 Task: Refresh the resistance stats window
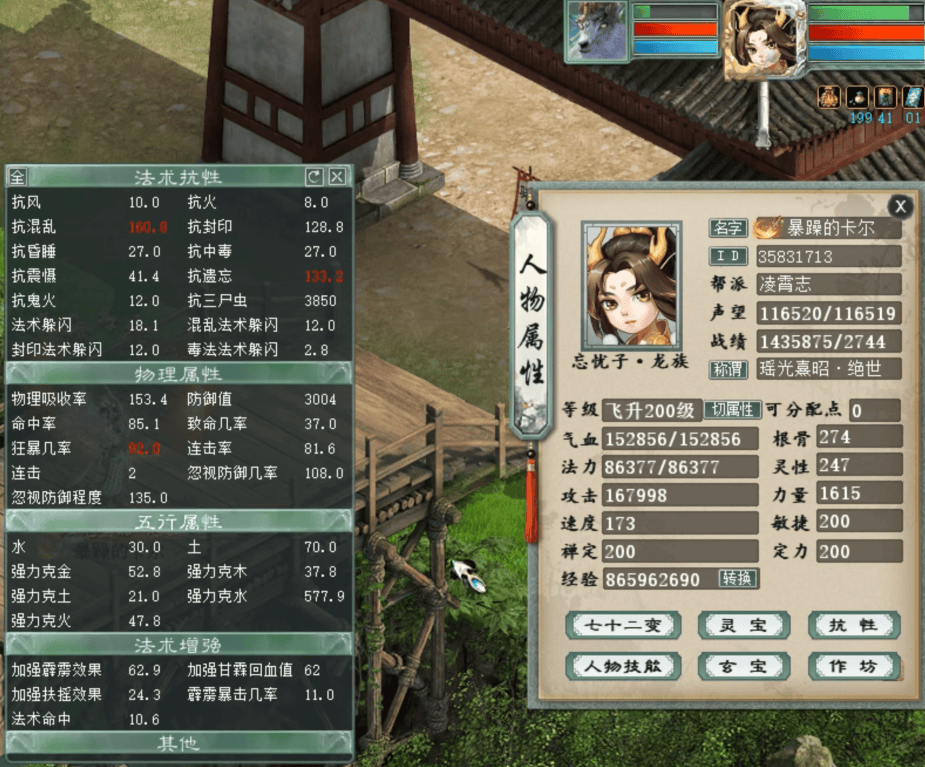pos(314,177)
